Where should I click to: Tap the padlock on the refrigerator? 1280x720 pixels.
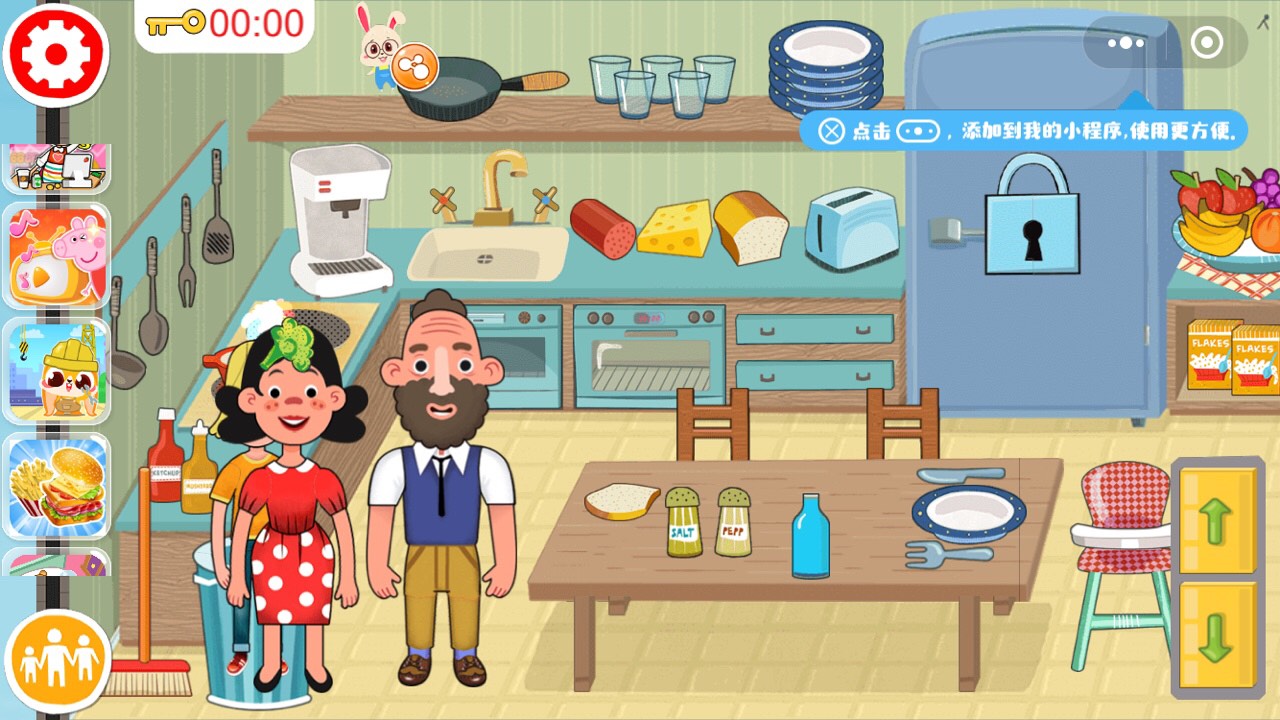tap(1032, 216)
